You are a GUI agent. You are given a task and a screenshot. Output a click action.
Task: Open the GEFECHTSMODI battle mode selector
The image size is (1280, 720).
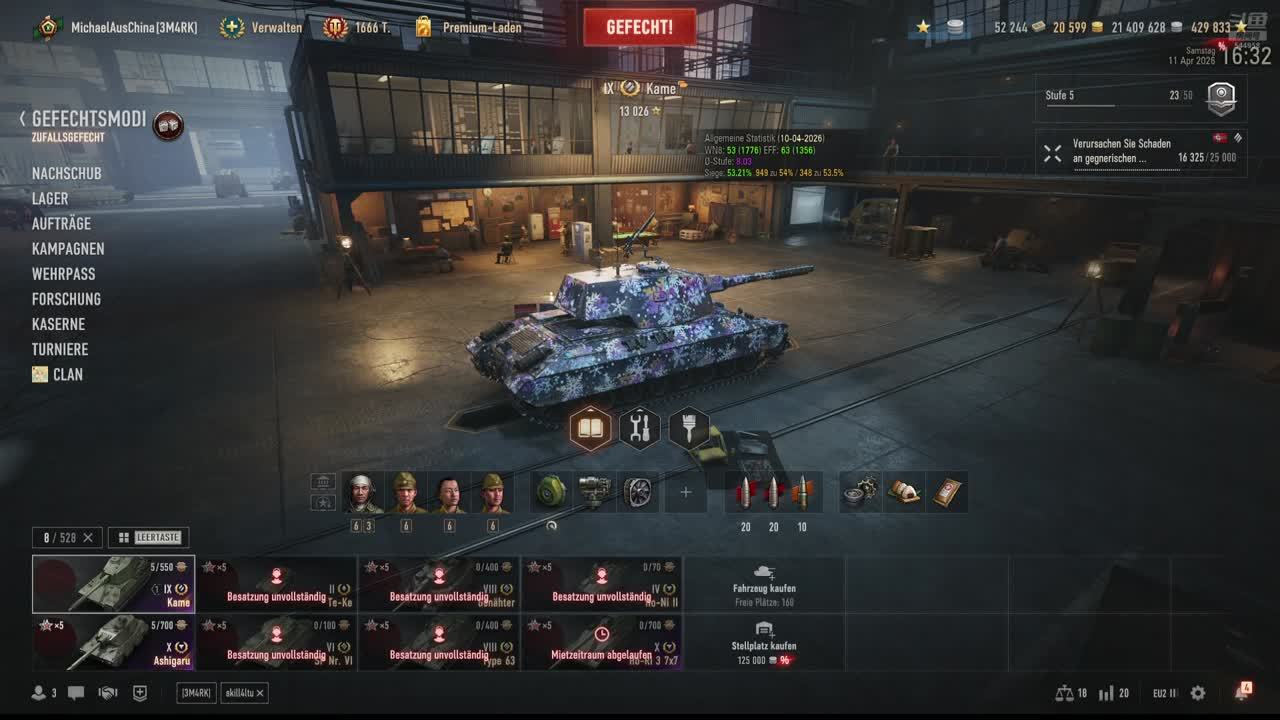pos(88,119)
